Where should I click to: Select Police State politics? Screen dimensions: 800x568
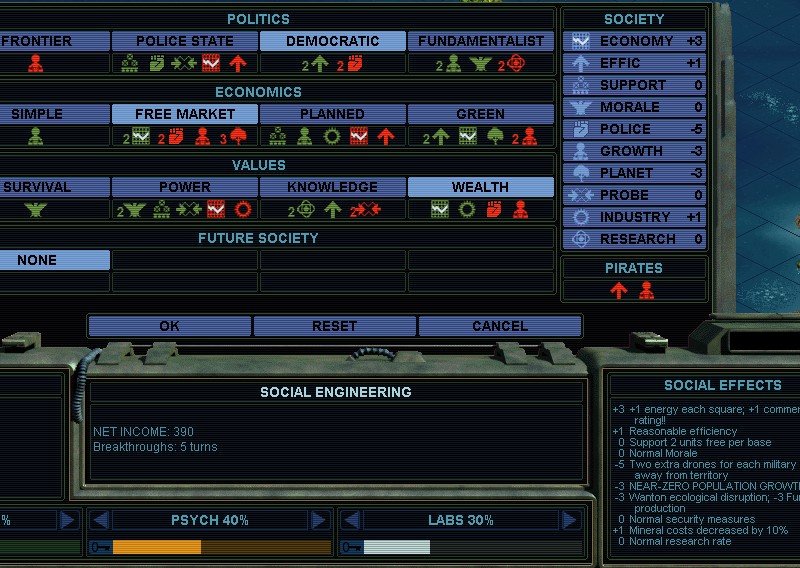point(184,41)
